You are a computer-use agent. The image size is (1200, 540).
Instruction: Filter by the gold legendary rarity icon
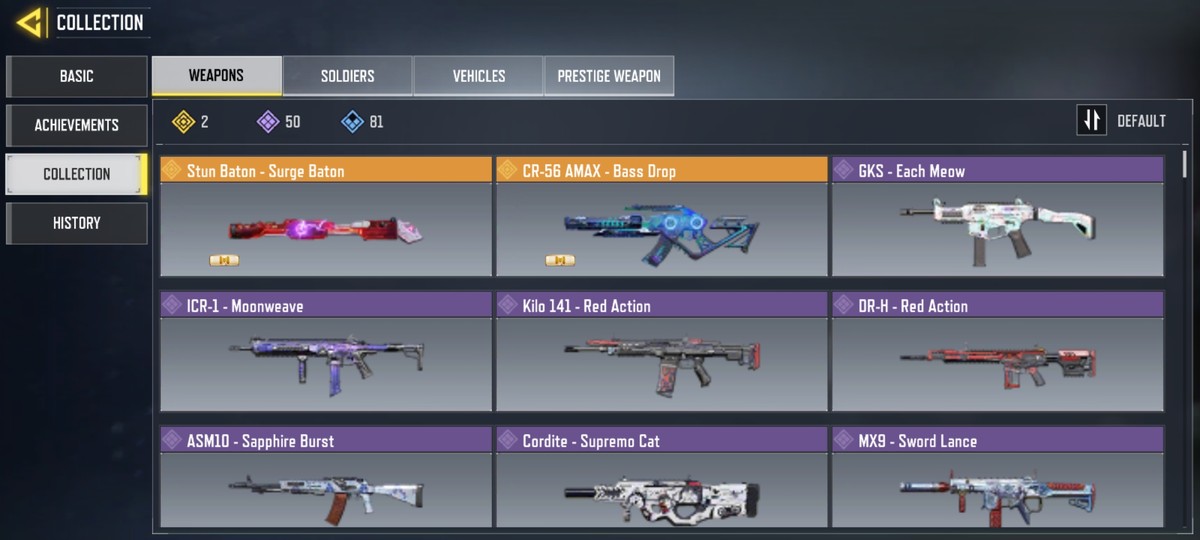183,122
